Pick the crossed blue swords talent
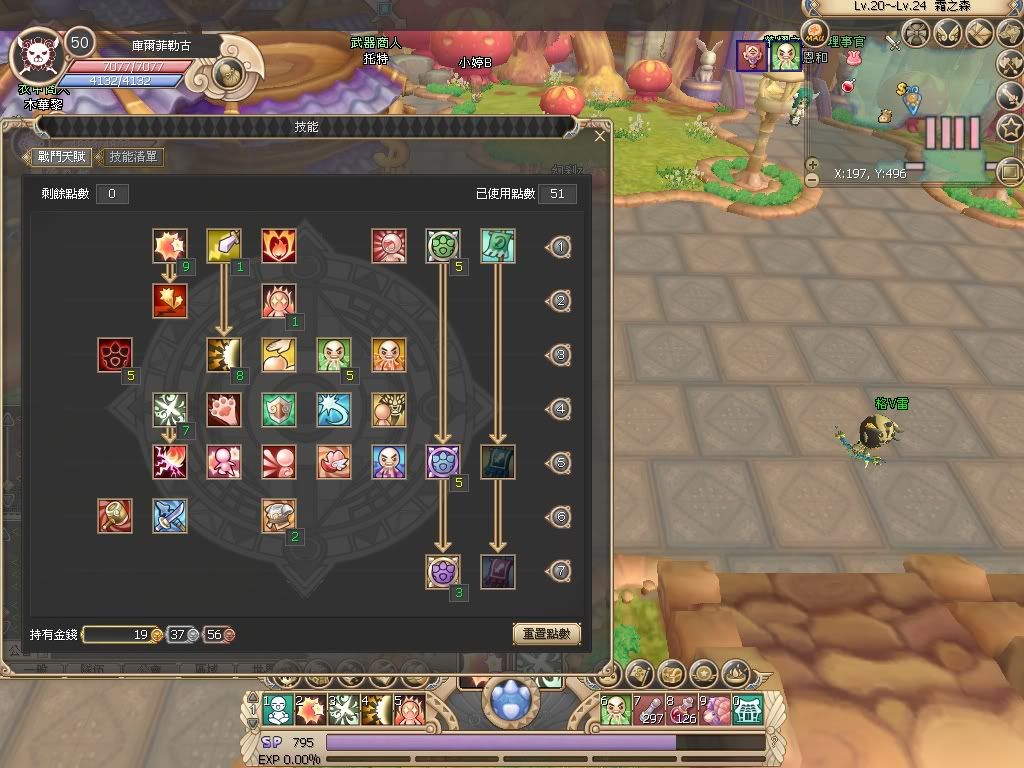 (170, 516)
